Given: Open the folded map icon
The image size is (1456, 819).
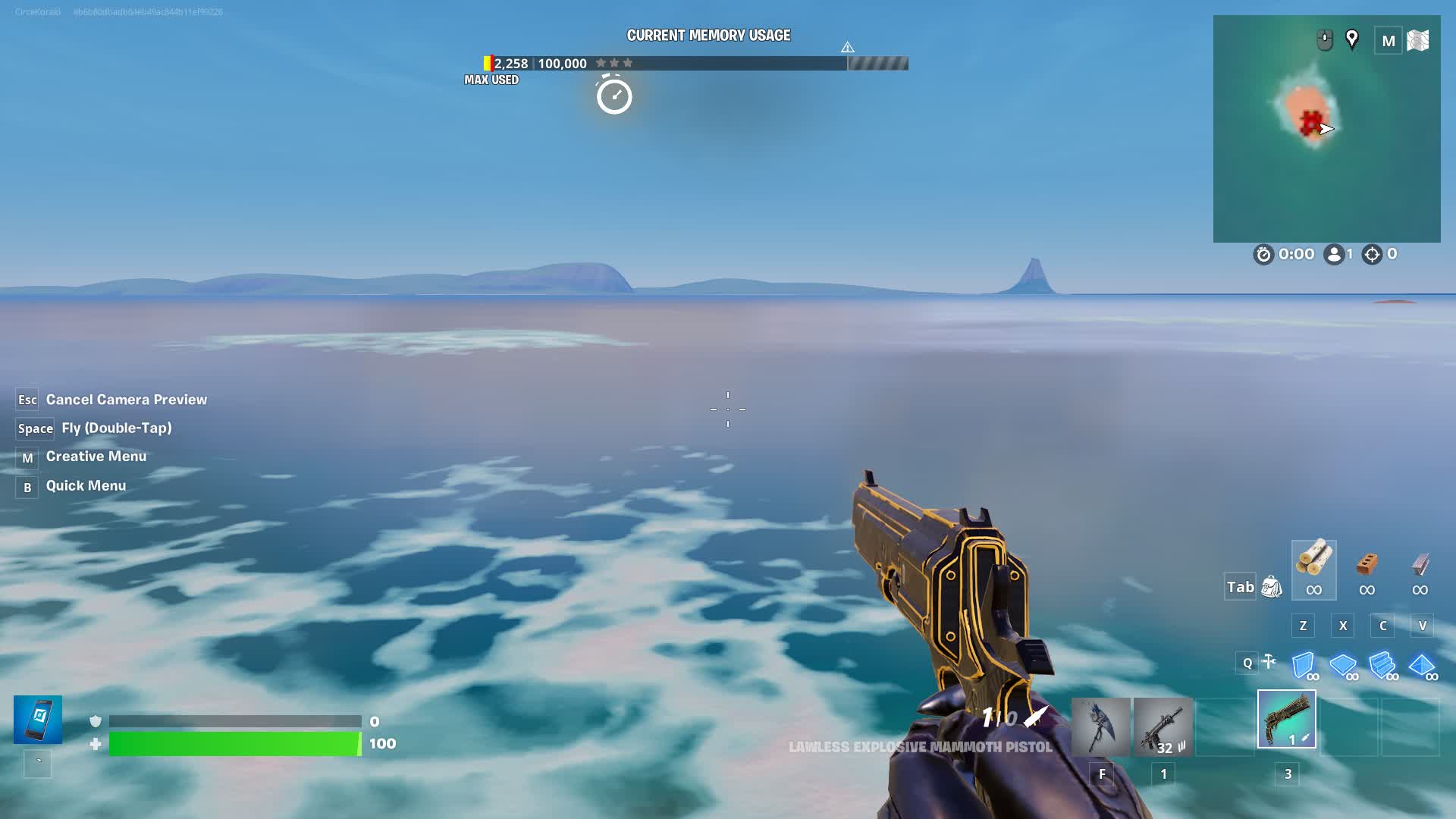Looking at the screenshot, I should click(x=1417, y=40).
